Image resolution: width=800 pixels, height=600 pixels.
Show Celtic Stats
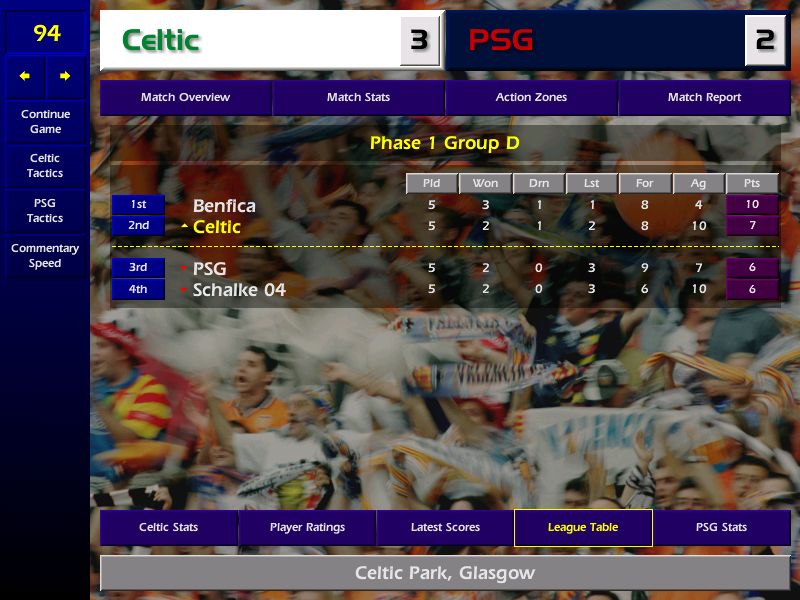tap(168, 528)
